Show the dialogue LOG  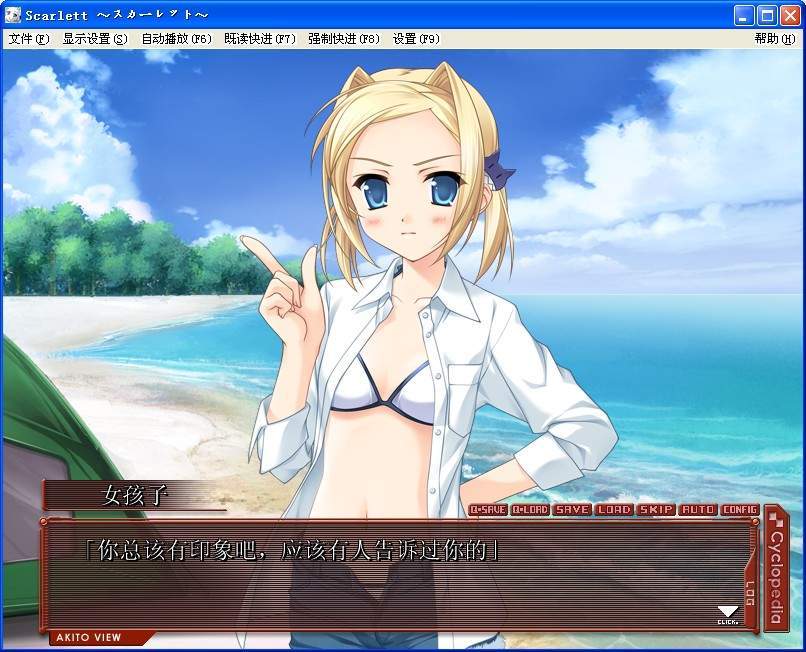click(751, 593)
